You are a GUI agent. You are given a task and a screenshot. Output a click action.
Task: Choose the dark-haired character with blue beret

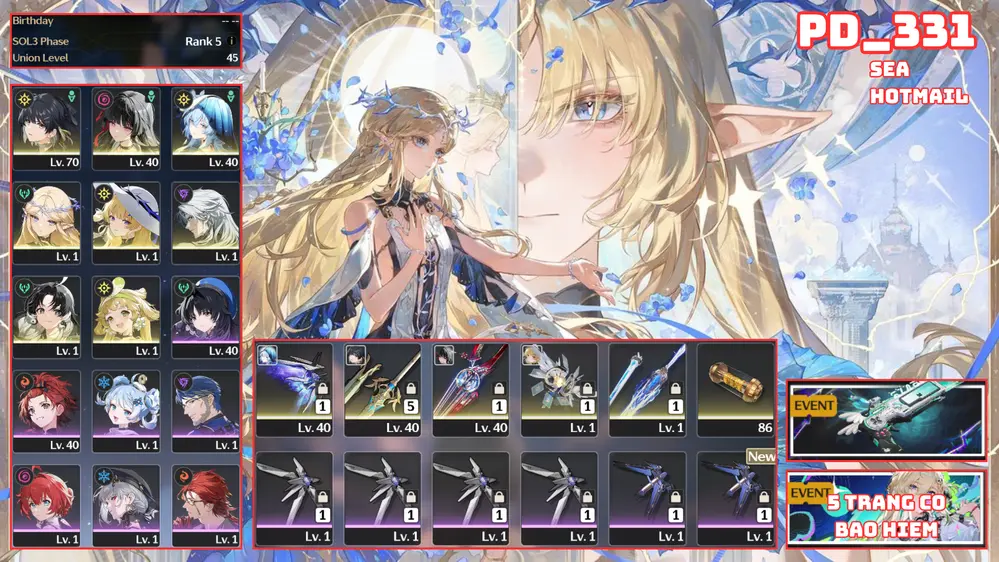[x=207, y=316]
